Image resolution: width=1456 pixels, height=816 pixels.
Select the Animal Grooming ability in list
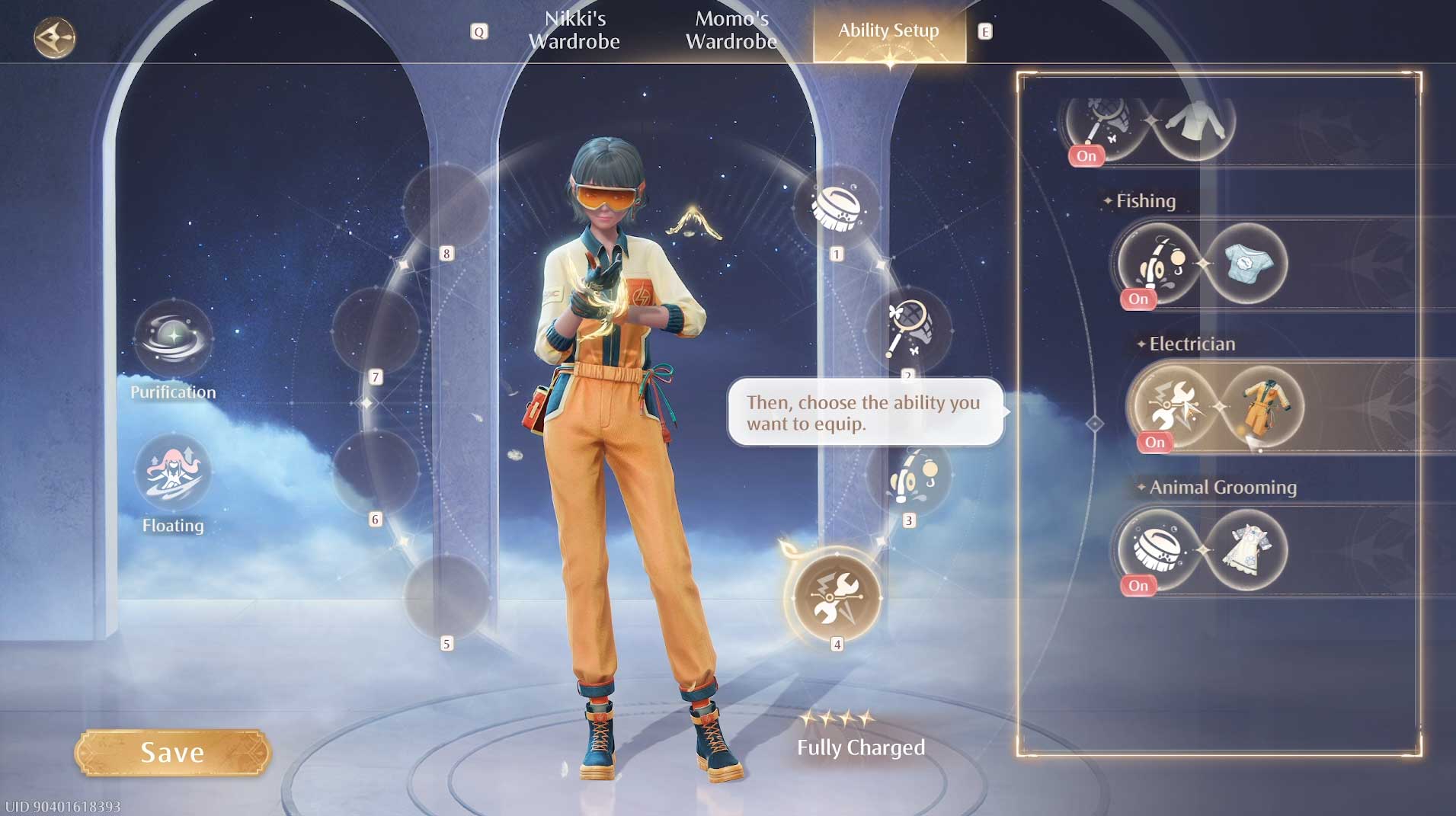click(1157, 549)
